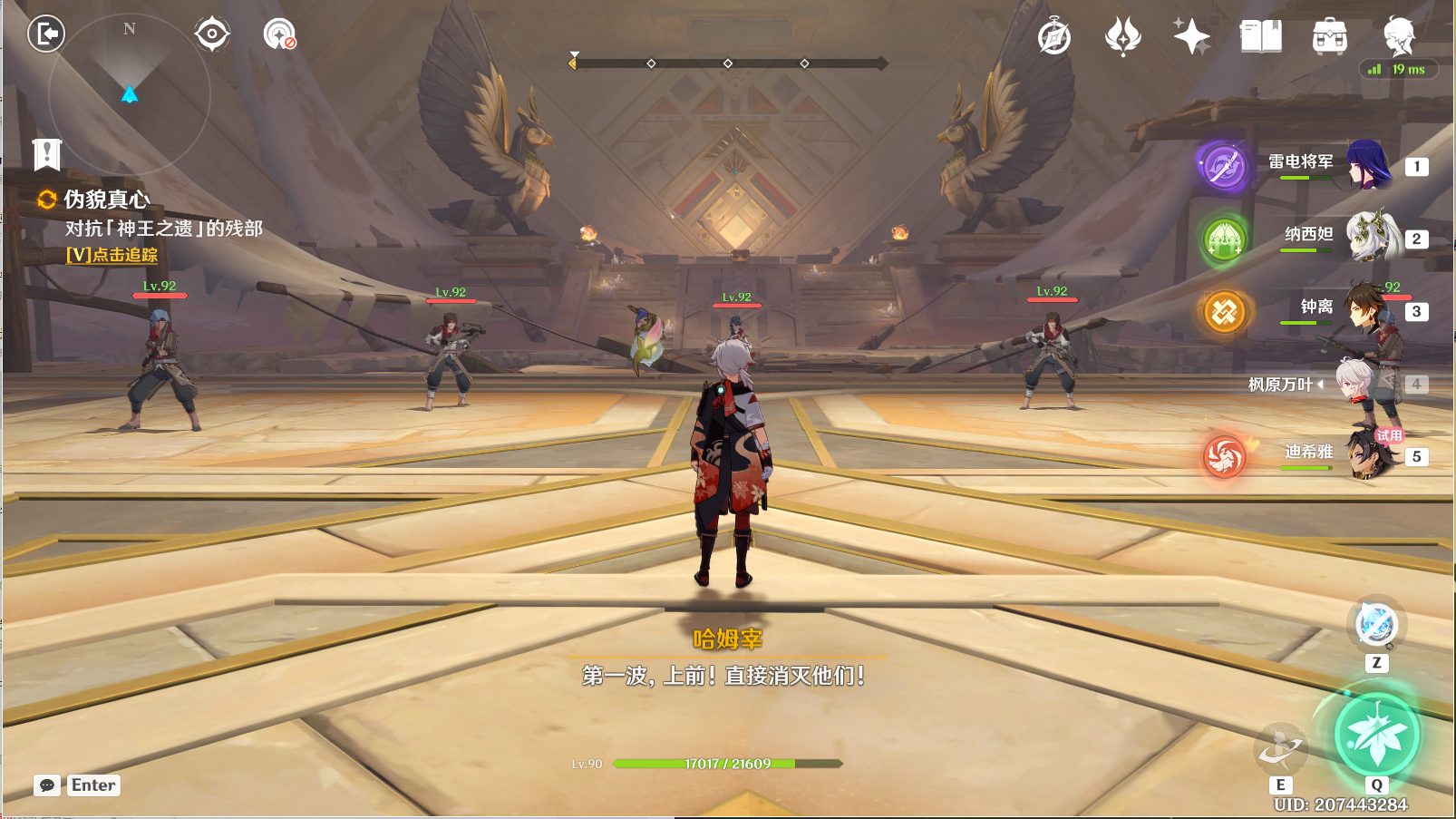Open the inventory backpack icon

(1329, 37)
